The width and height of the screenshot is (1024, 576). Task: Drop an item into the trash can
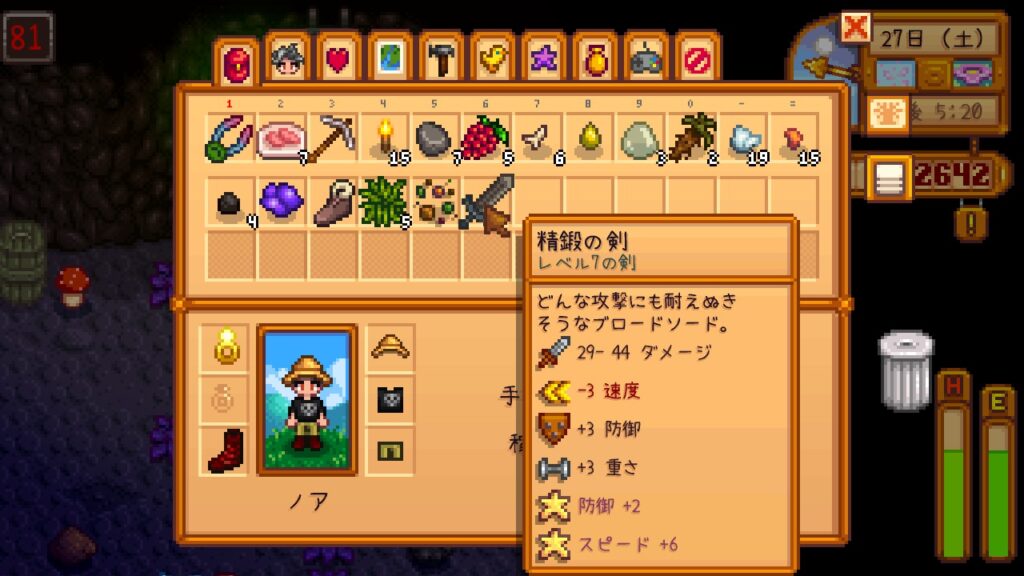click(x=905, y=370)
